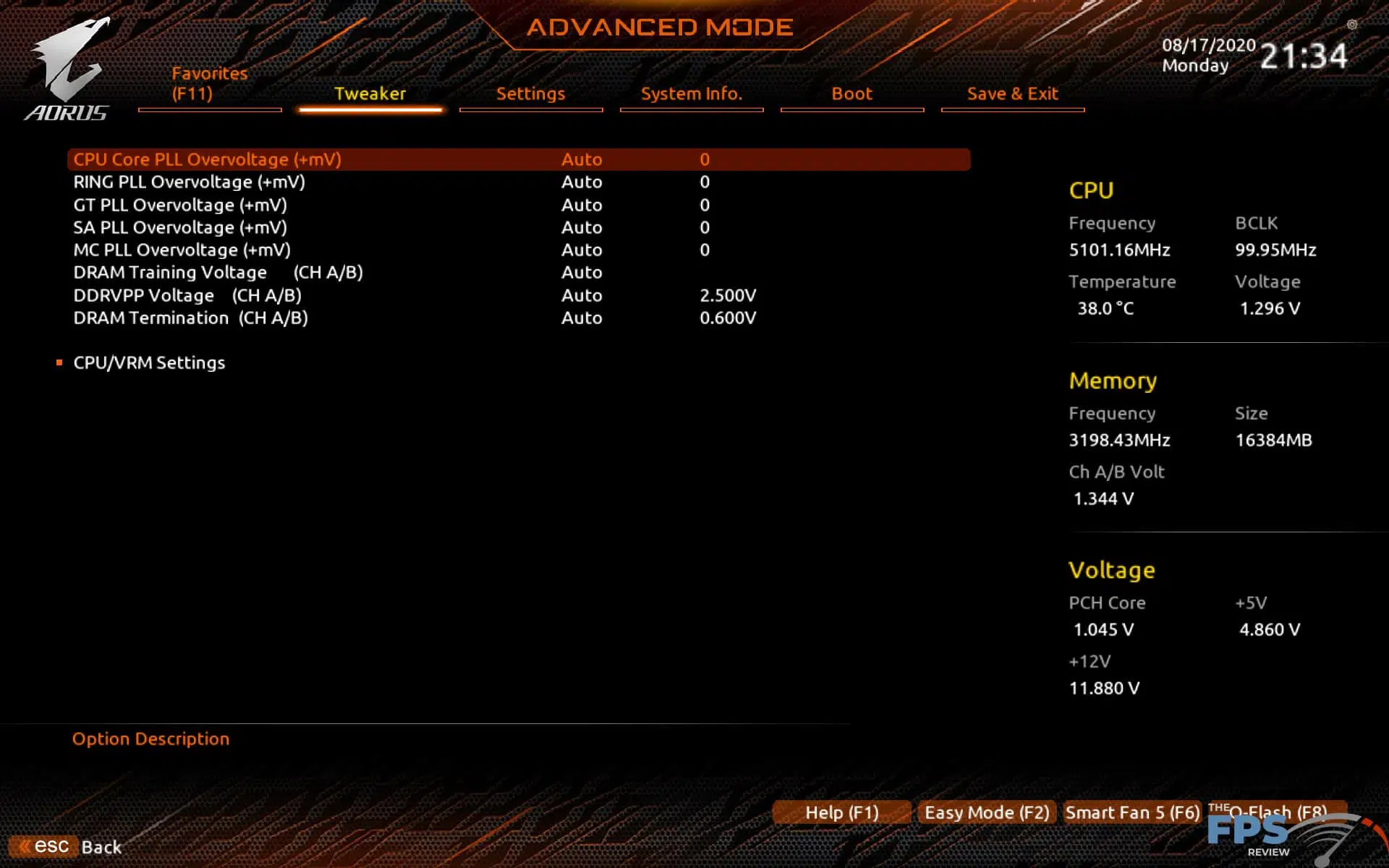Open the Settings tab
This screenshot has height=868, width=1389.
pos(531,93)
